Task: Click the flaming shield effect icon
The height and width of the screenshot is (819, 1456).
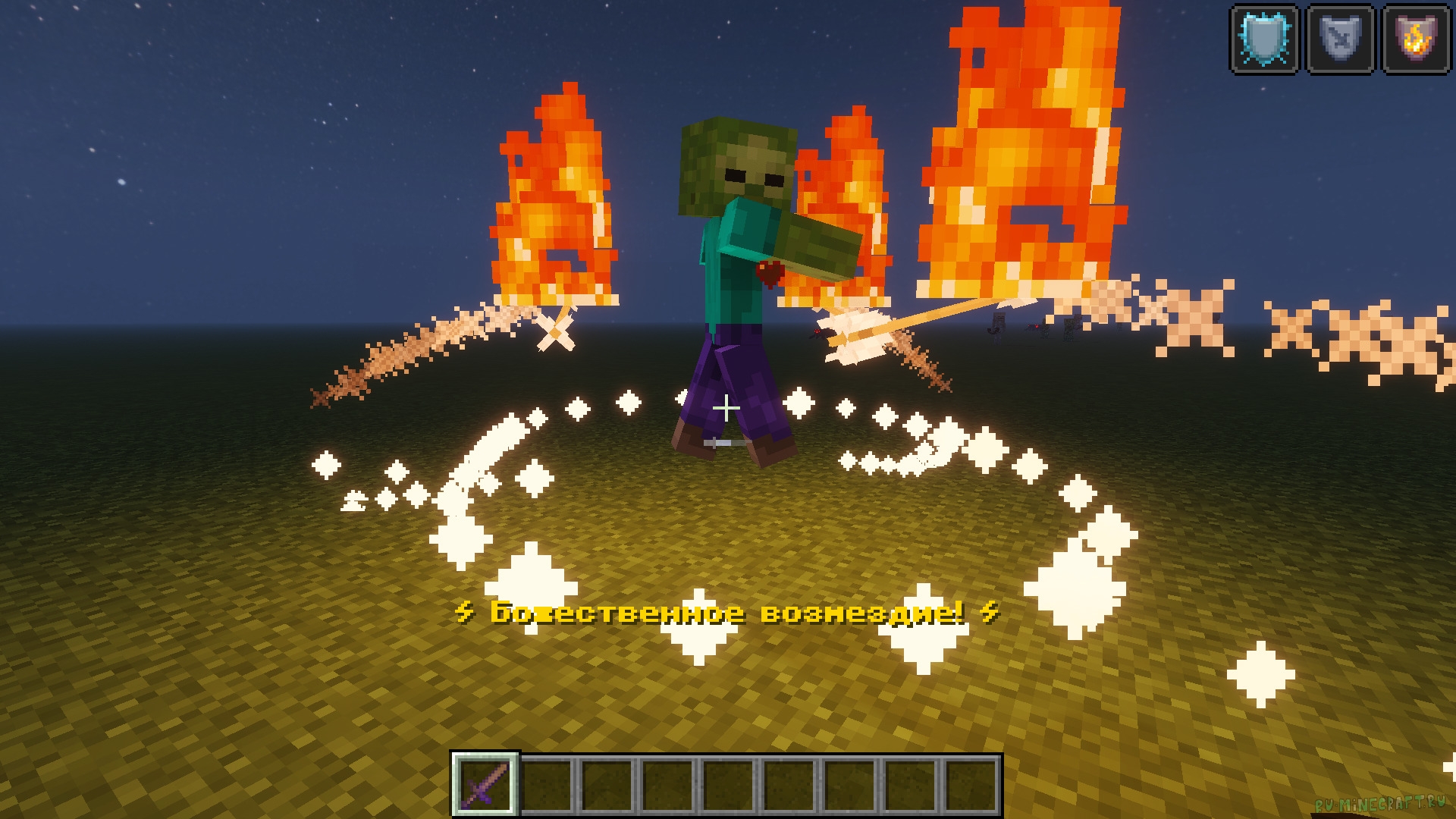Action: tap(1416, 39)
